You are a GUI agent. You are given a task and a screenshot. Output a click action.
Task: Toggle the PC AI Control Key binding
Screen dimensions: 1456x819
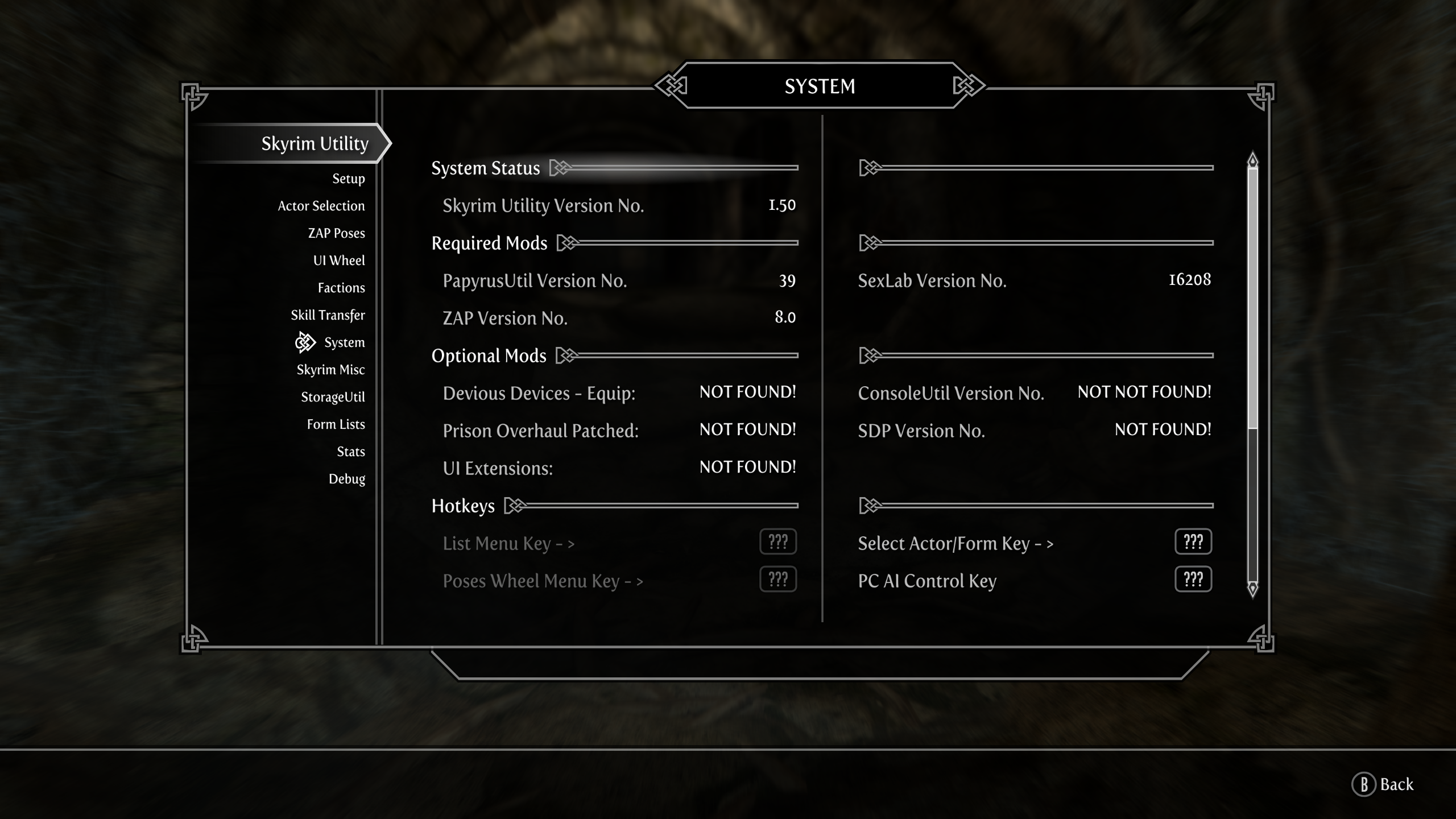tap(1193, 580)
